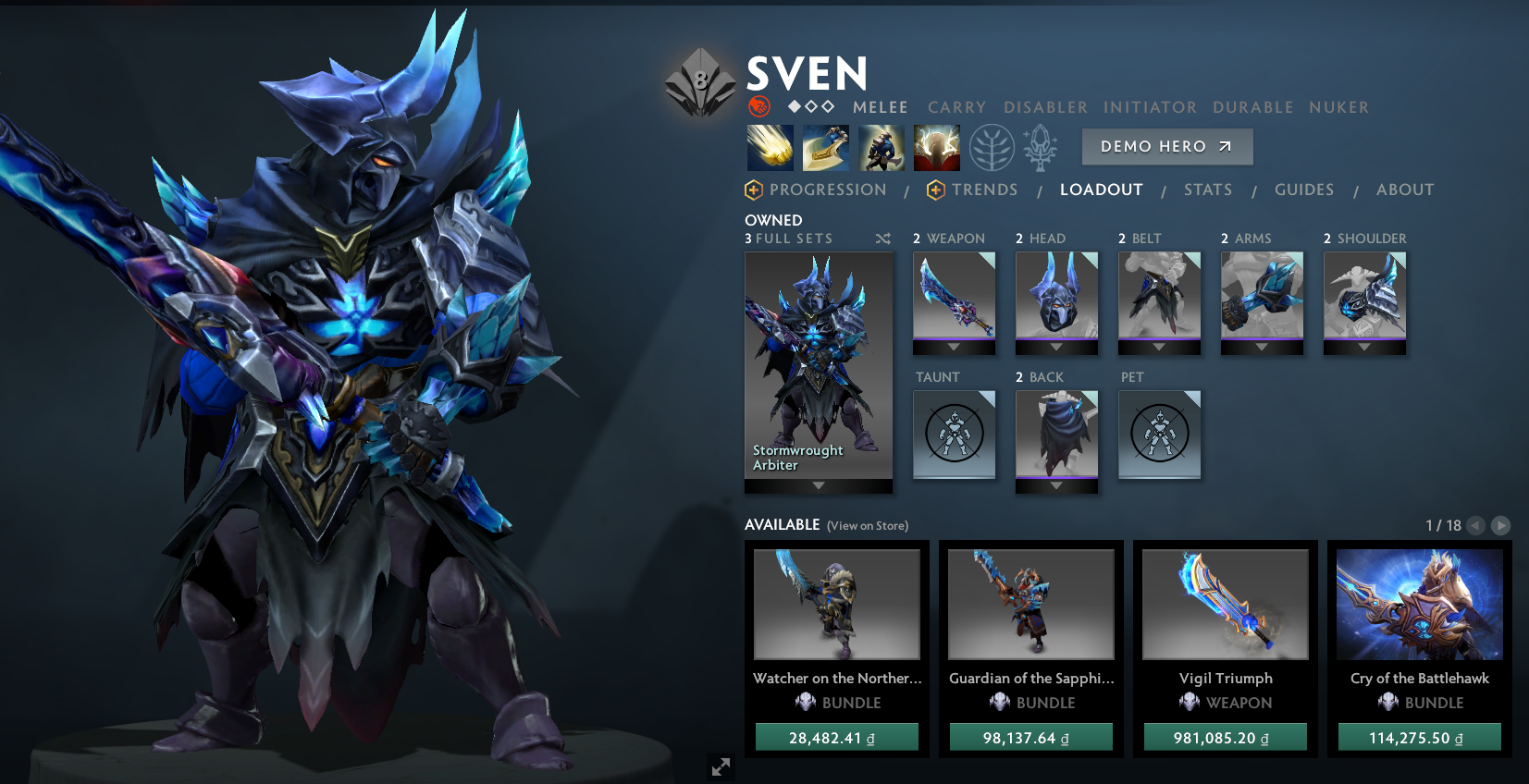1529x784 pixels.
Task: Select Sven's Storm Hammer ability icon
Action: [771, 148]
